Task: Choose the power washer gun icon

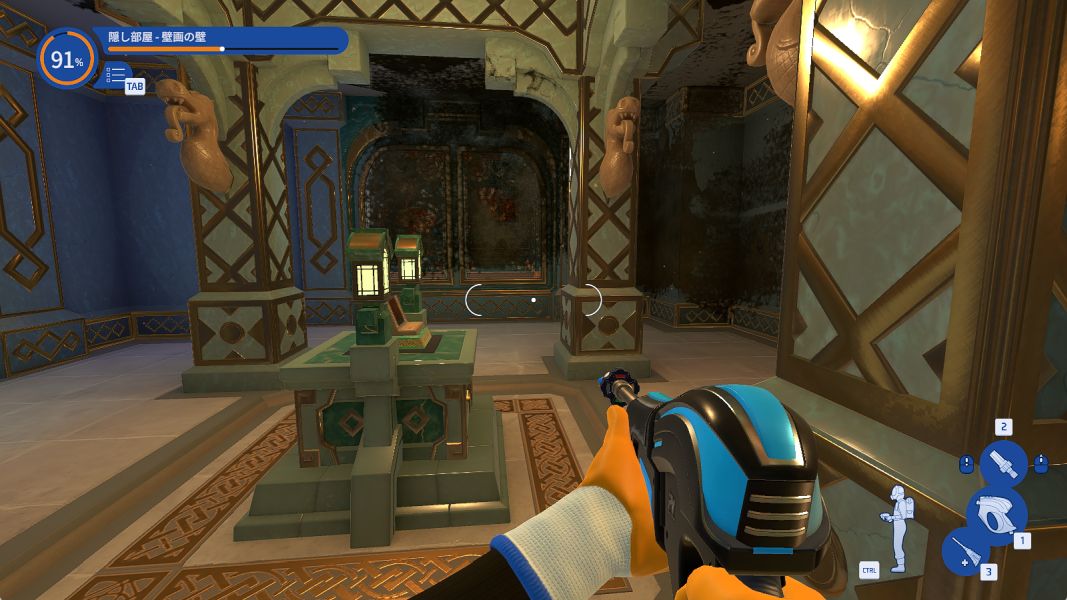Action: pos(996,513)
